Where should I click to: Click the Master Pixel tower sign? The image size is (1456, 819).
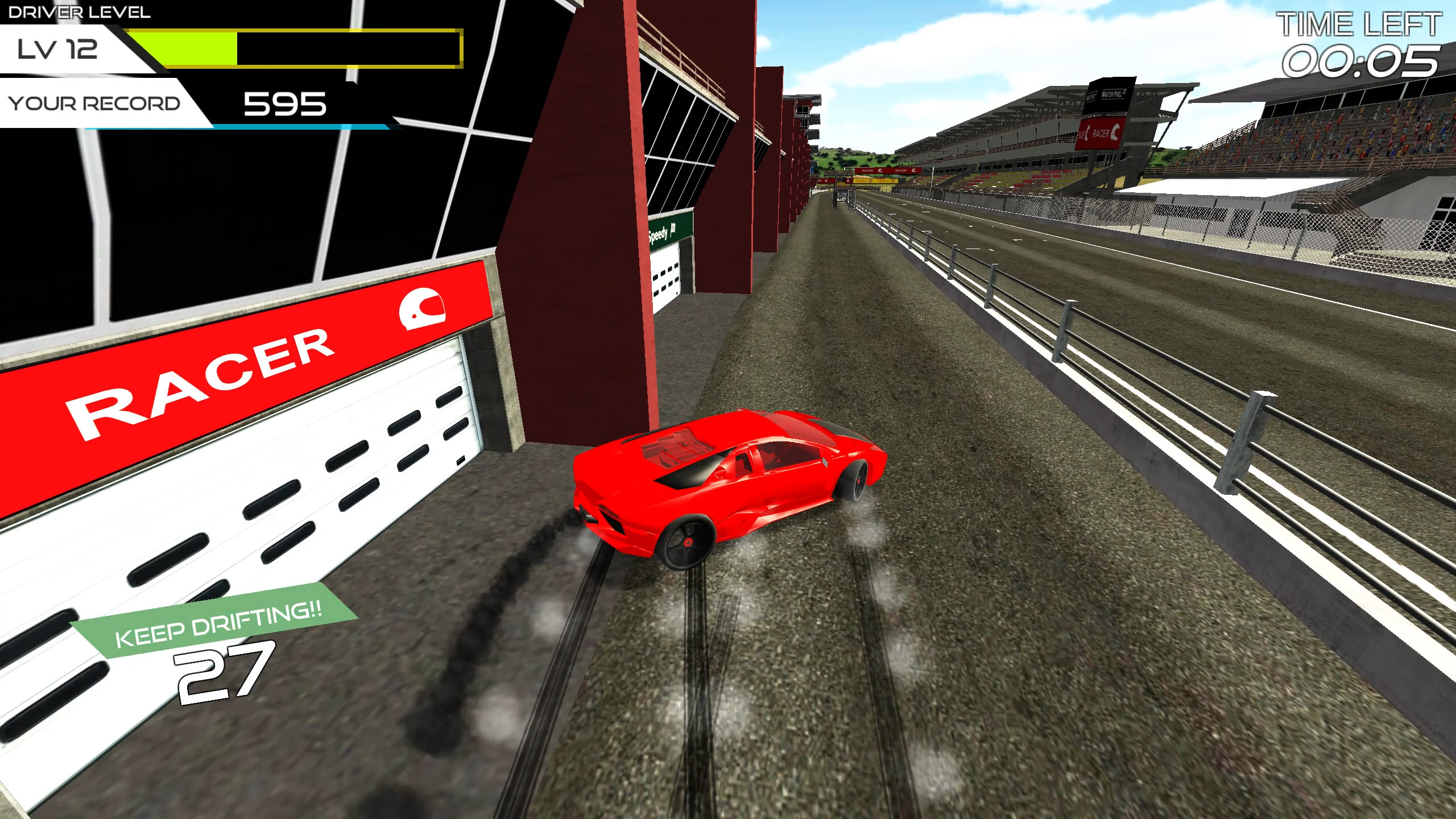coord(1111,94)
